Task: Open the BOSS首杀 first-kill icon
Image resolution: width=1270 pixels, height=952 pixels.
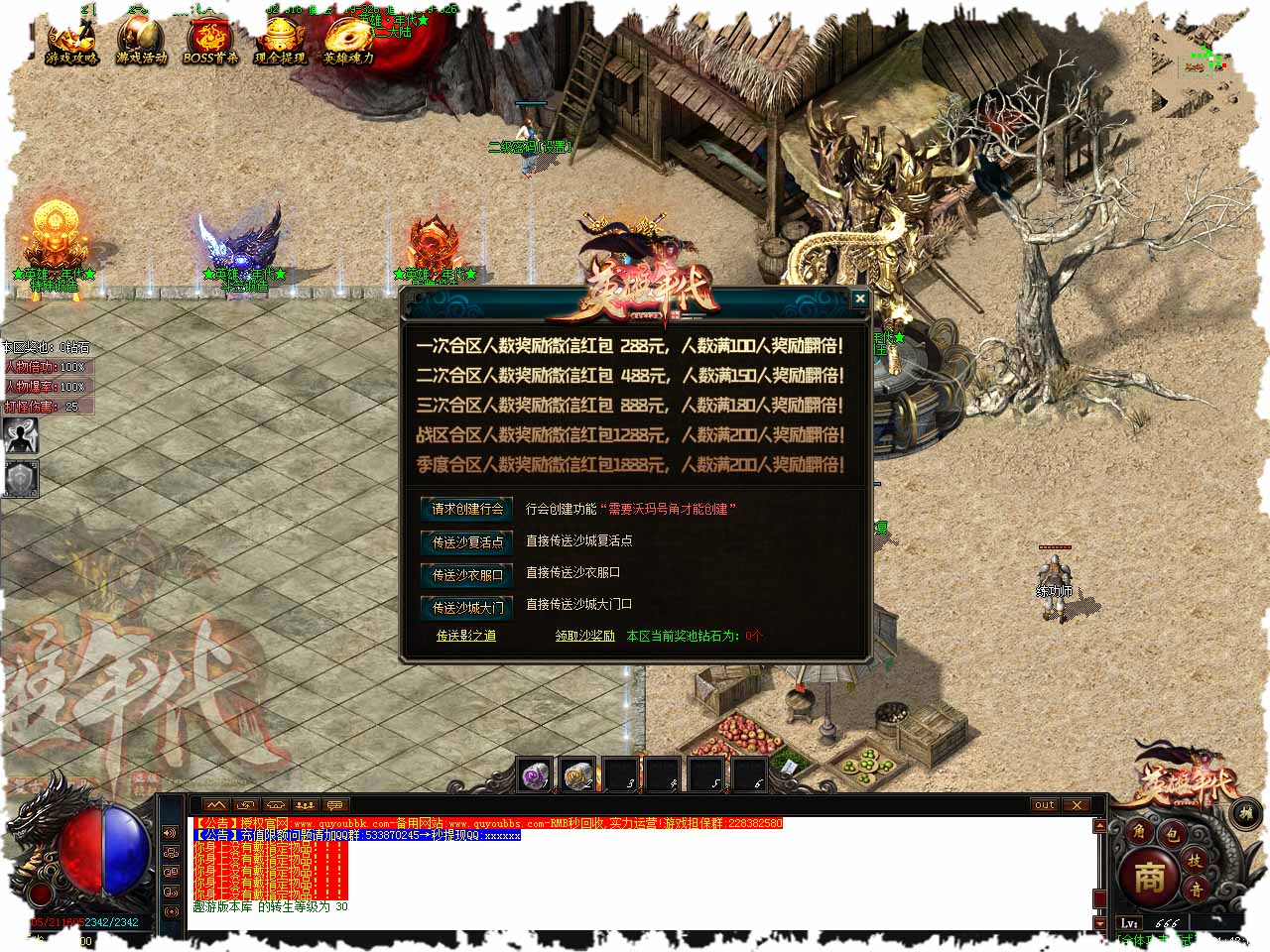Action: point(210,42)
